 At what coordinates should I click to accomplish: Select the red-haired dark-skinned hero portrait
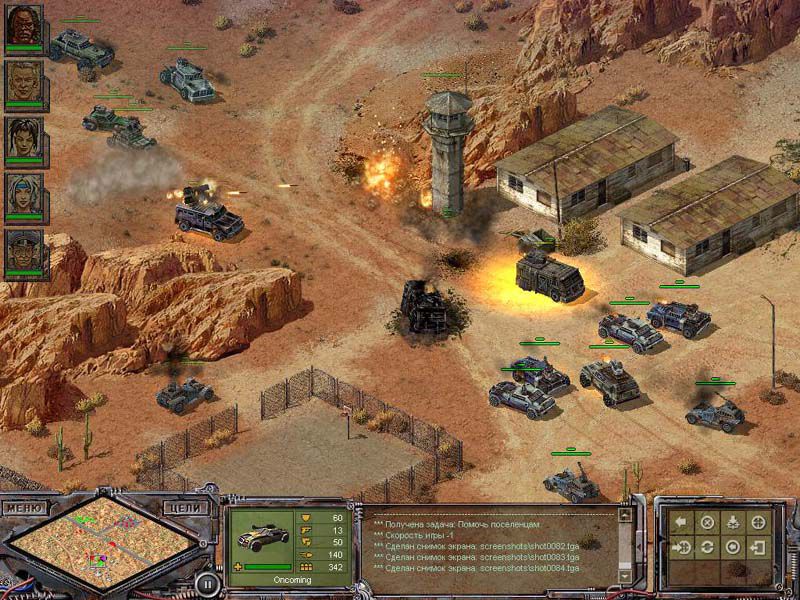coord(24,29)
